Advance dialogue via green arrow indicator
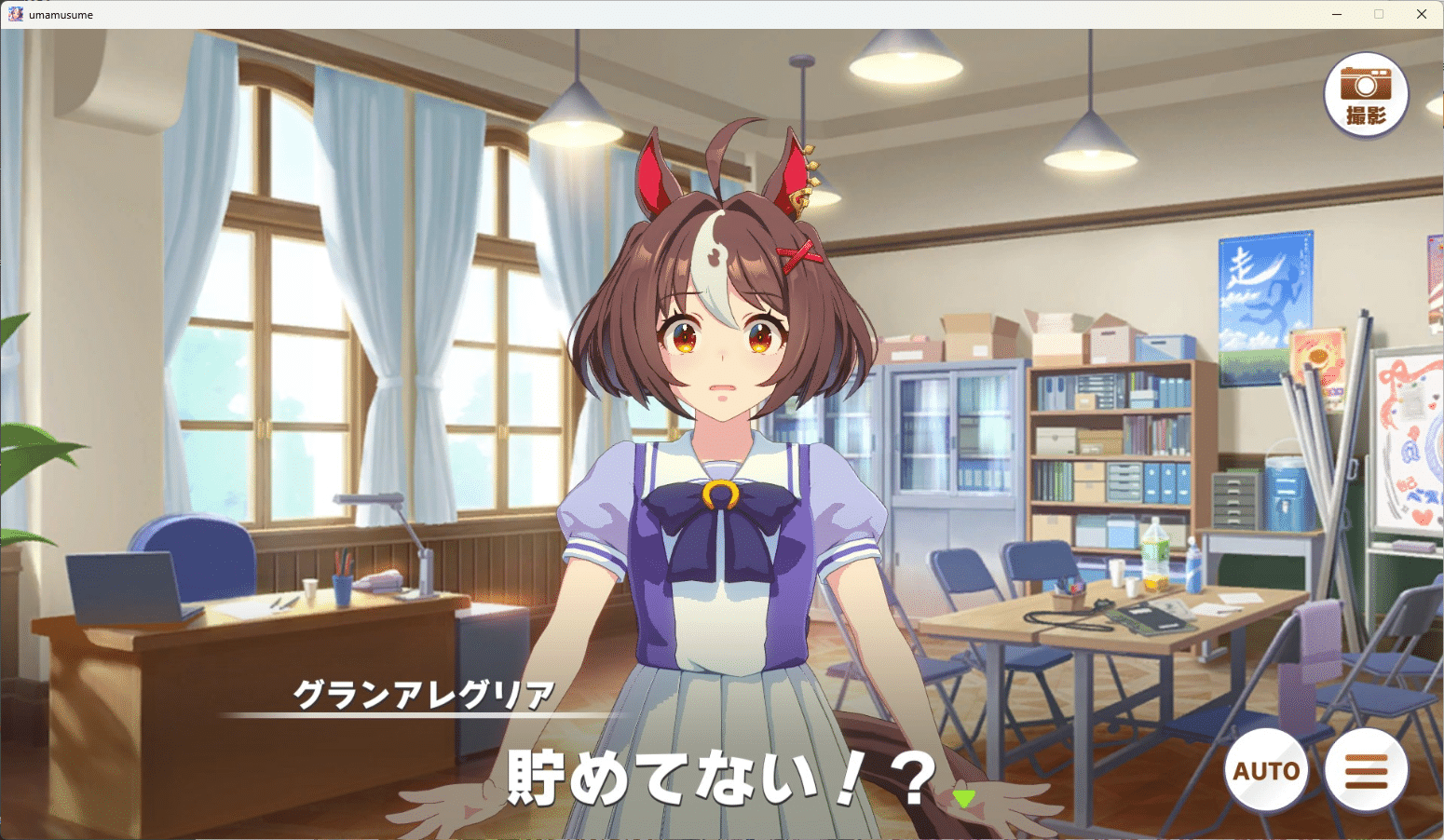 (x=963, y=798)
